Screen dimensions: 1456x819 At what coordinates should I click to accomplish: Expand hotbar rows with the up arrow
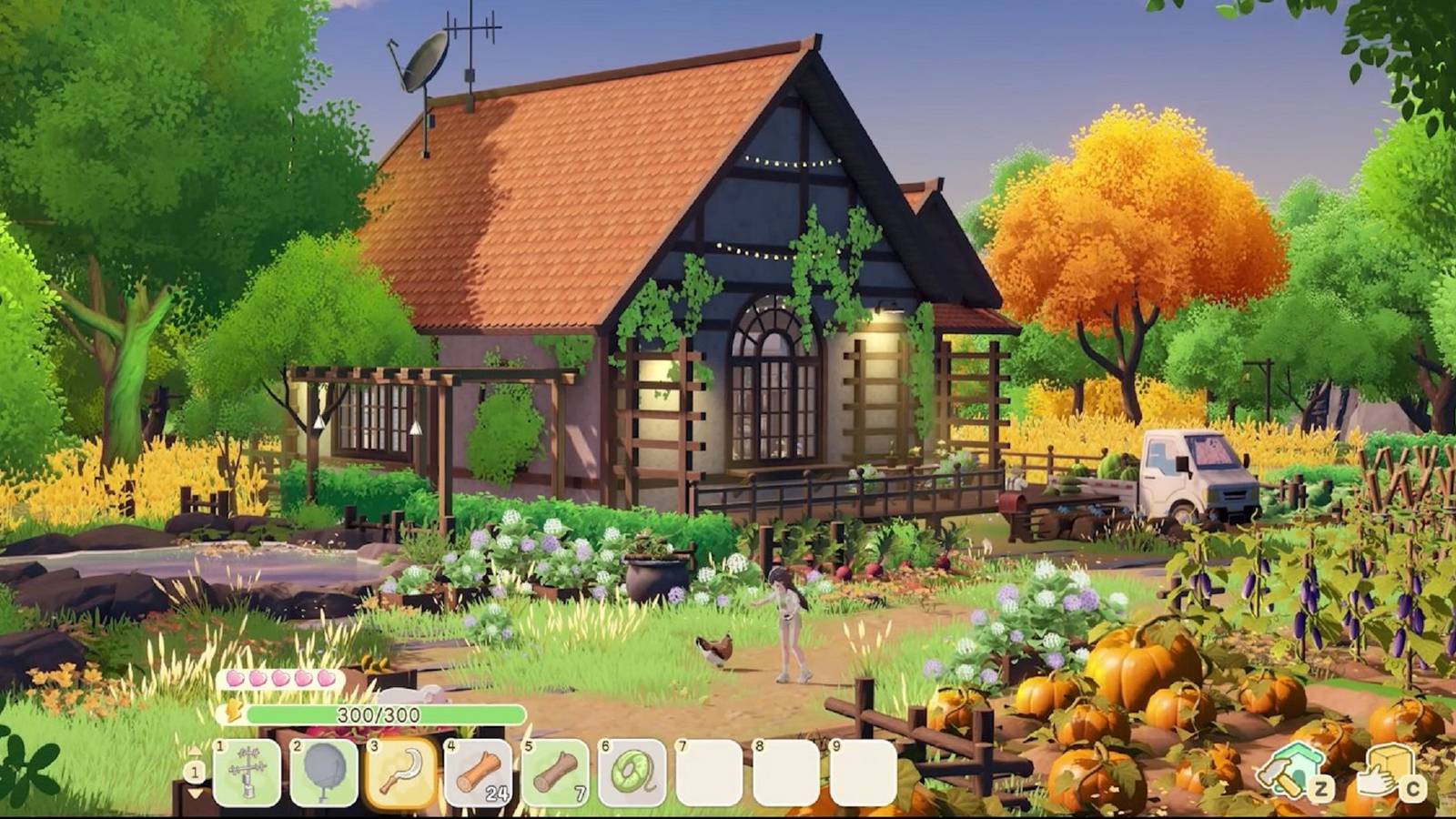[x=195, y=750]
